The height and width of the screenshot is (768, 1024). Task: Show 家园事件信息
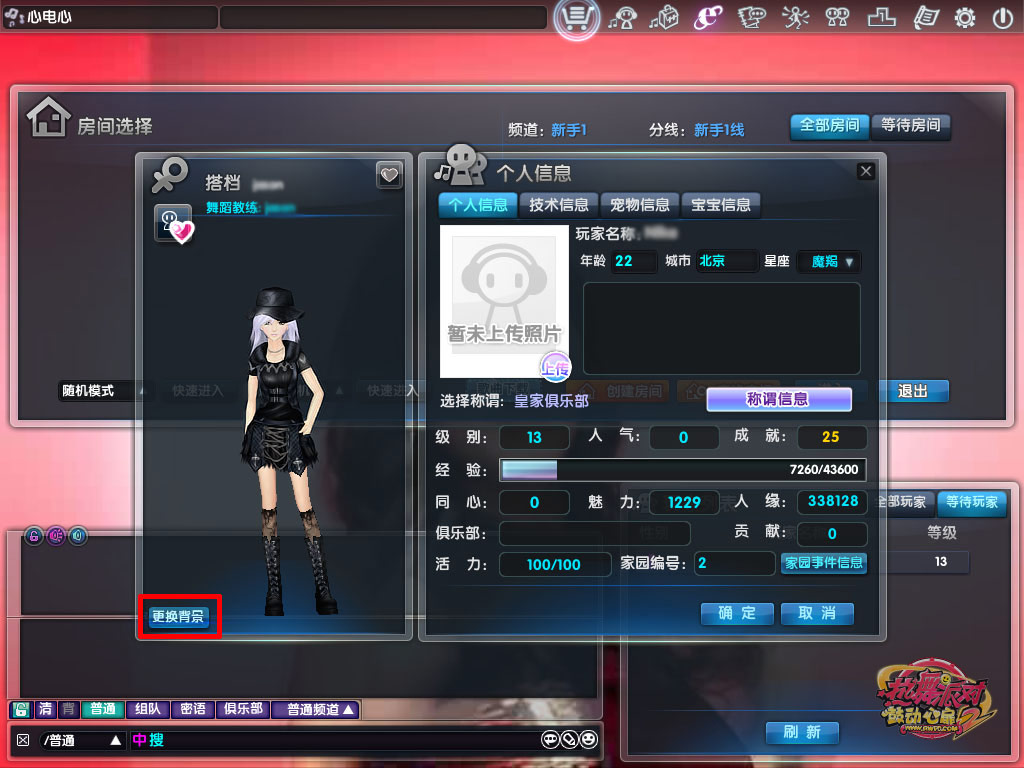pyautogui.click(x=823, y=563)
